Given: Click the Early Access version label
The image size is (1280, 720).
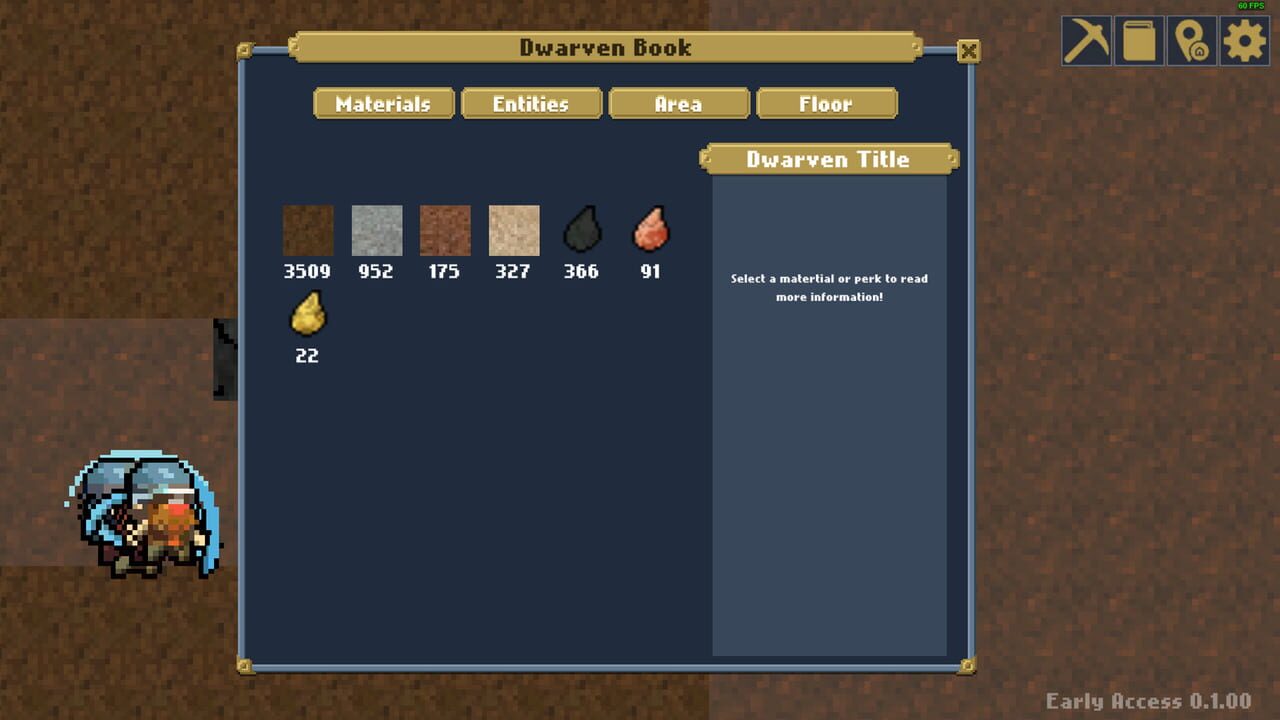Looking at the screenshot, I should click(x=1148, y=701).
